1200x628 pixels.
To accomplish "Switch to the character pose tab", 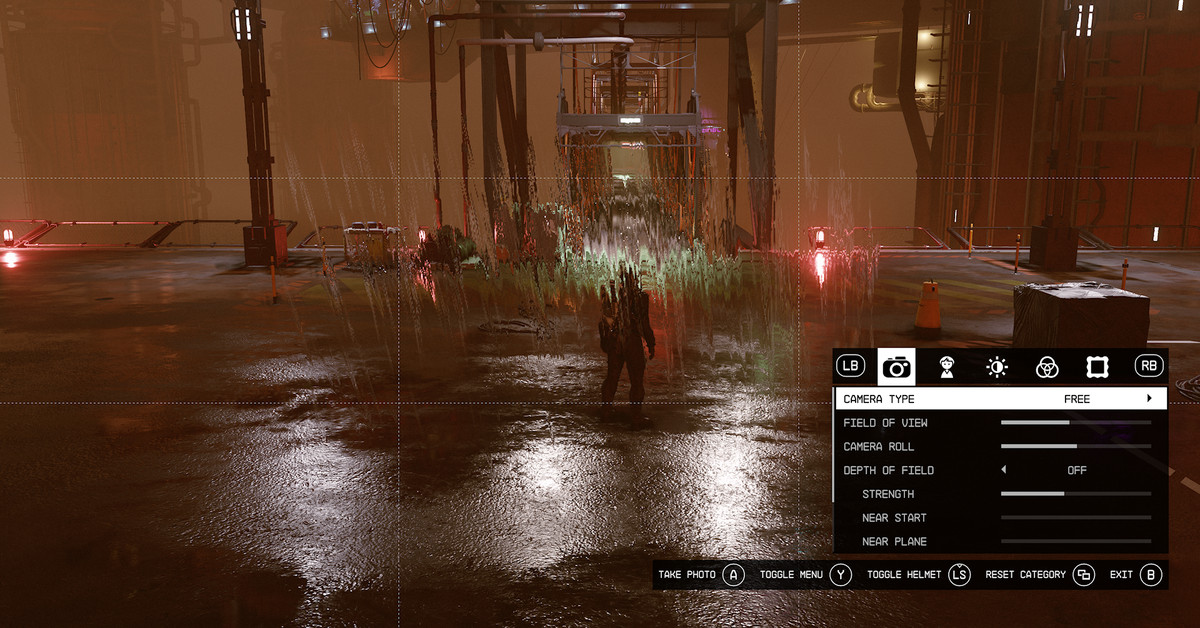I will click(946, 367).
